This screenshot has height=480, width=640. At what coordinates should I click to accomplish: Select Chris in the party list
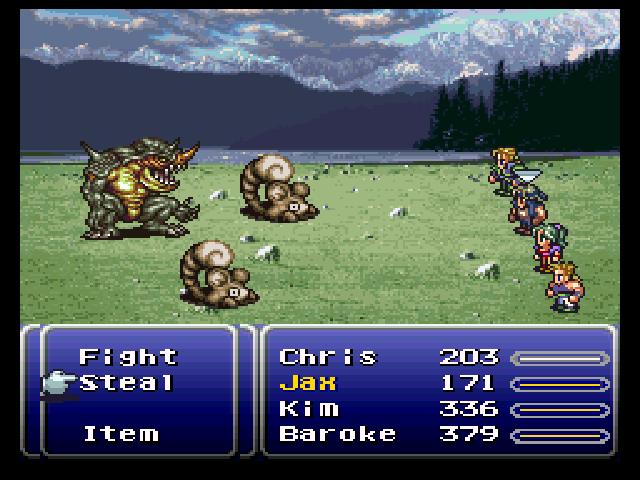(x=328, y=357)
